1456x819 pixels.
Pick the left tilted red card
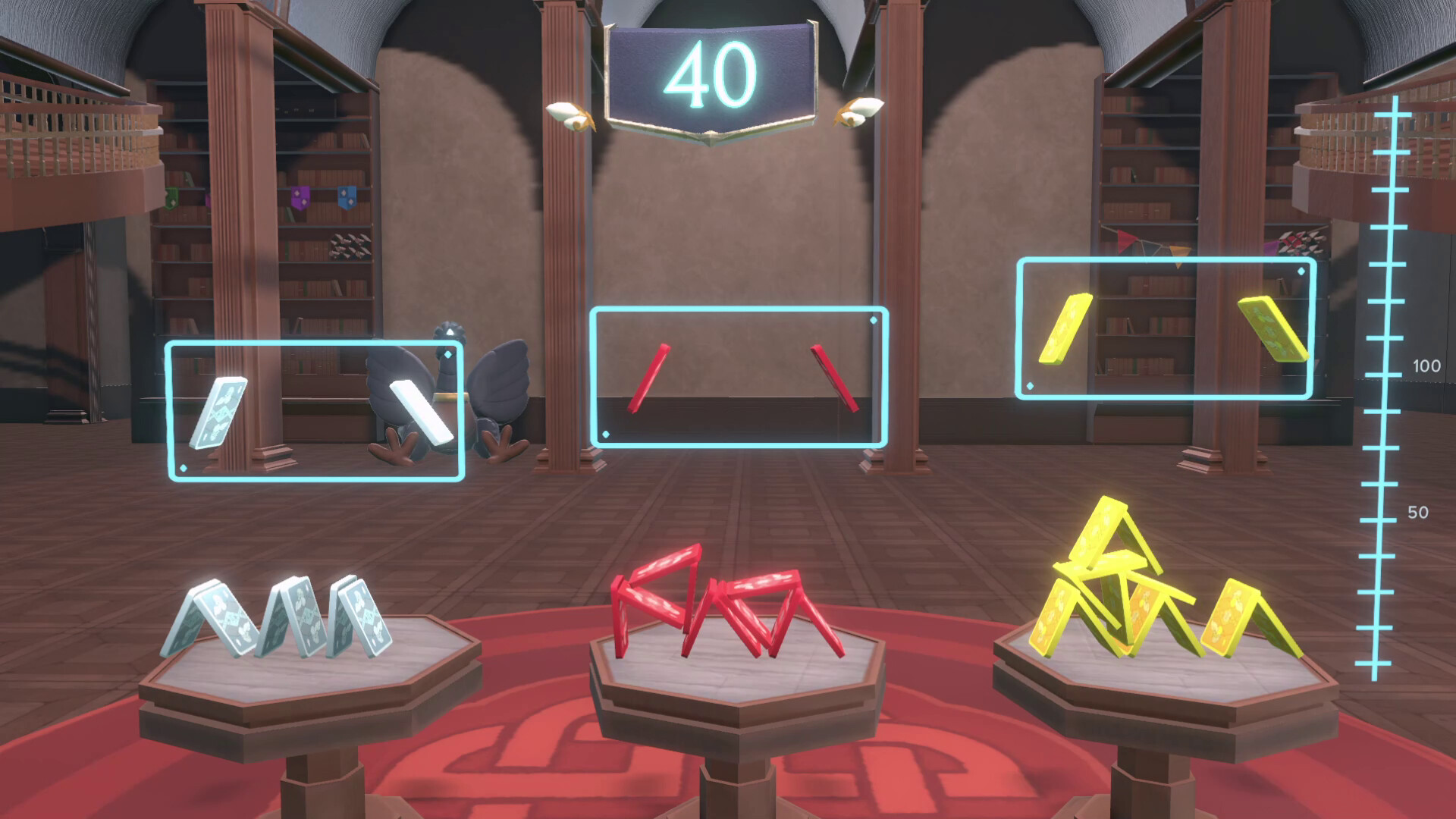(651, 379)
